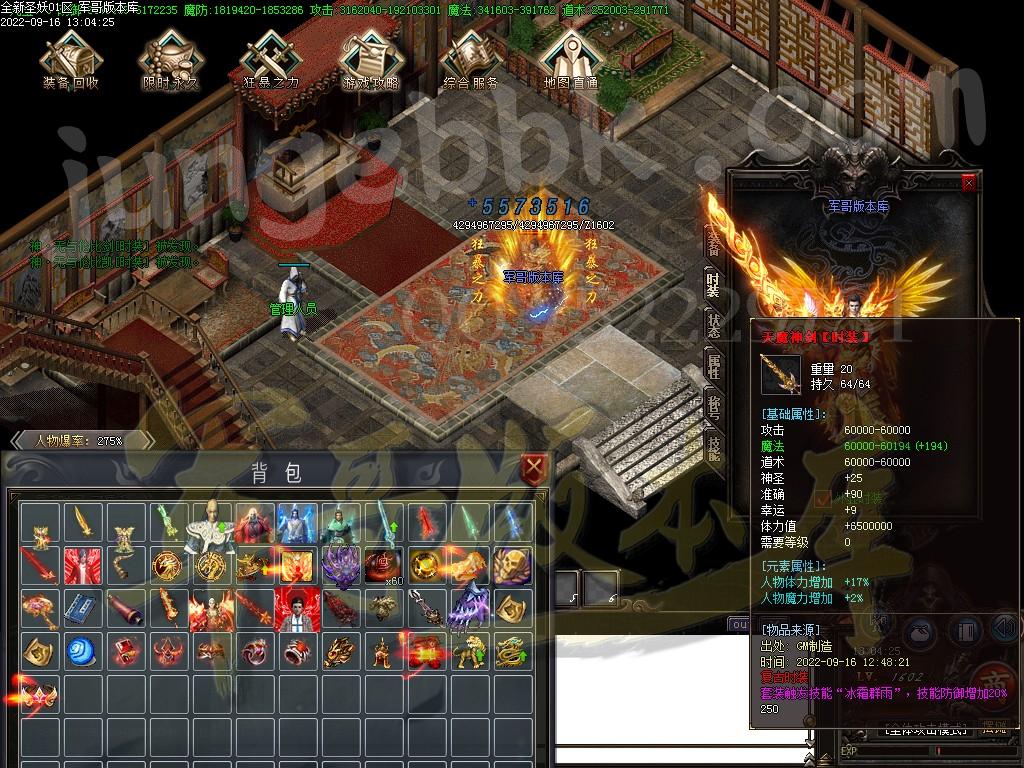Switch to the 属性 attributes tab
1024x768 pixels.
pos(713,366)
